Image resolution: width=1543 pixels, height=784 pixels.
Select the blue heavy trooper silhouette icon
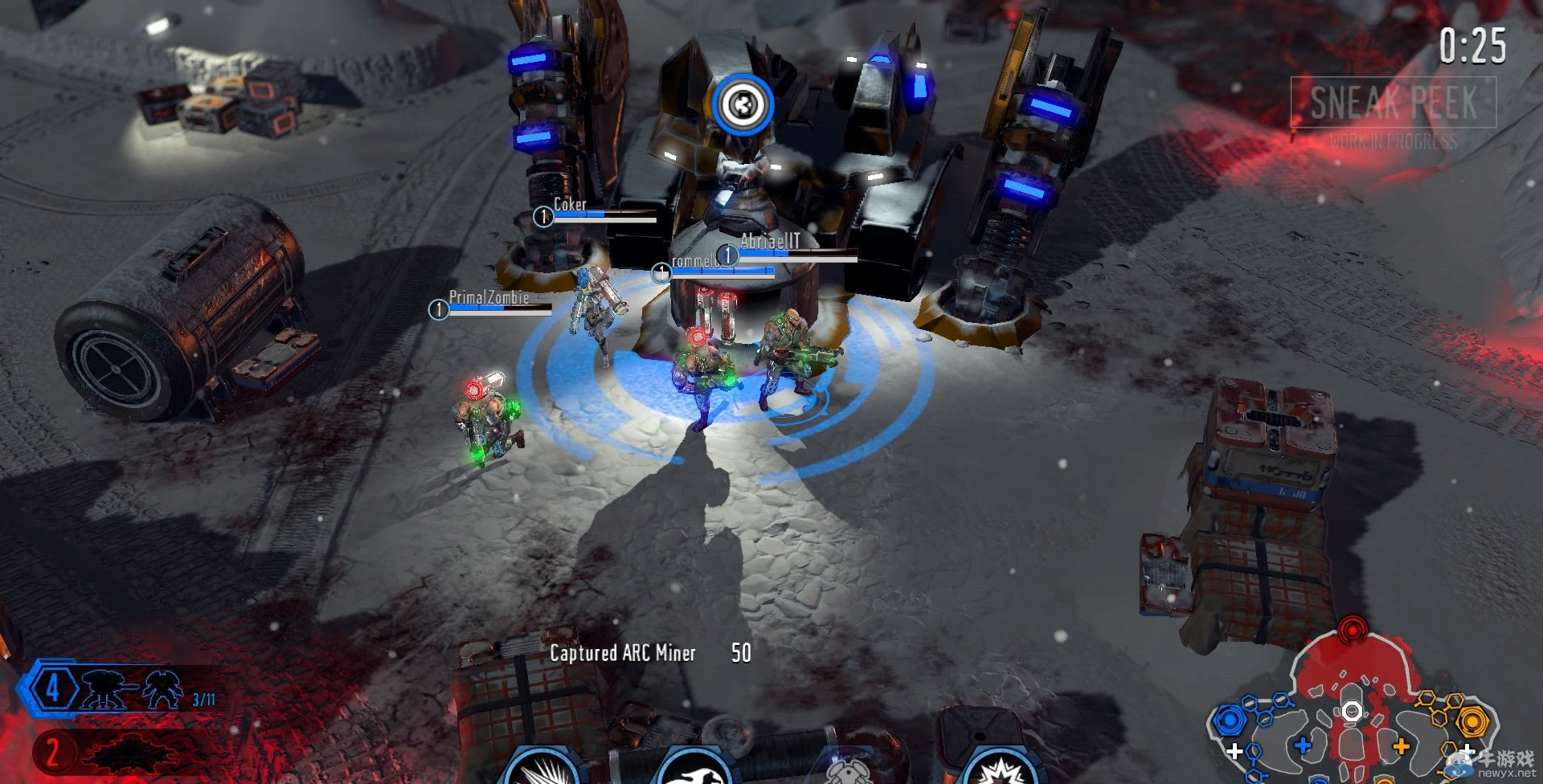pyautogui.click(x=163, y=691)
